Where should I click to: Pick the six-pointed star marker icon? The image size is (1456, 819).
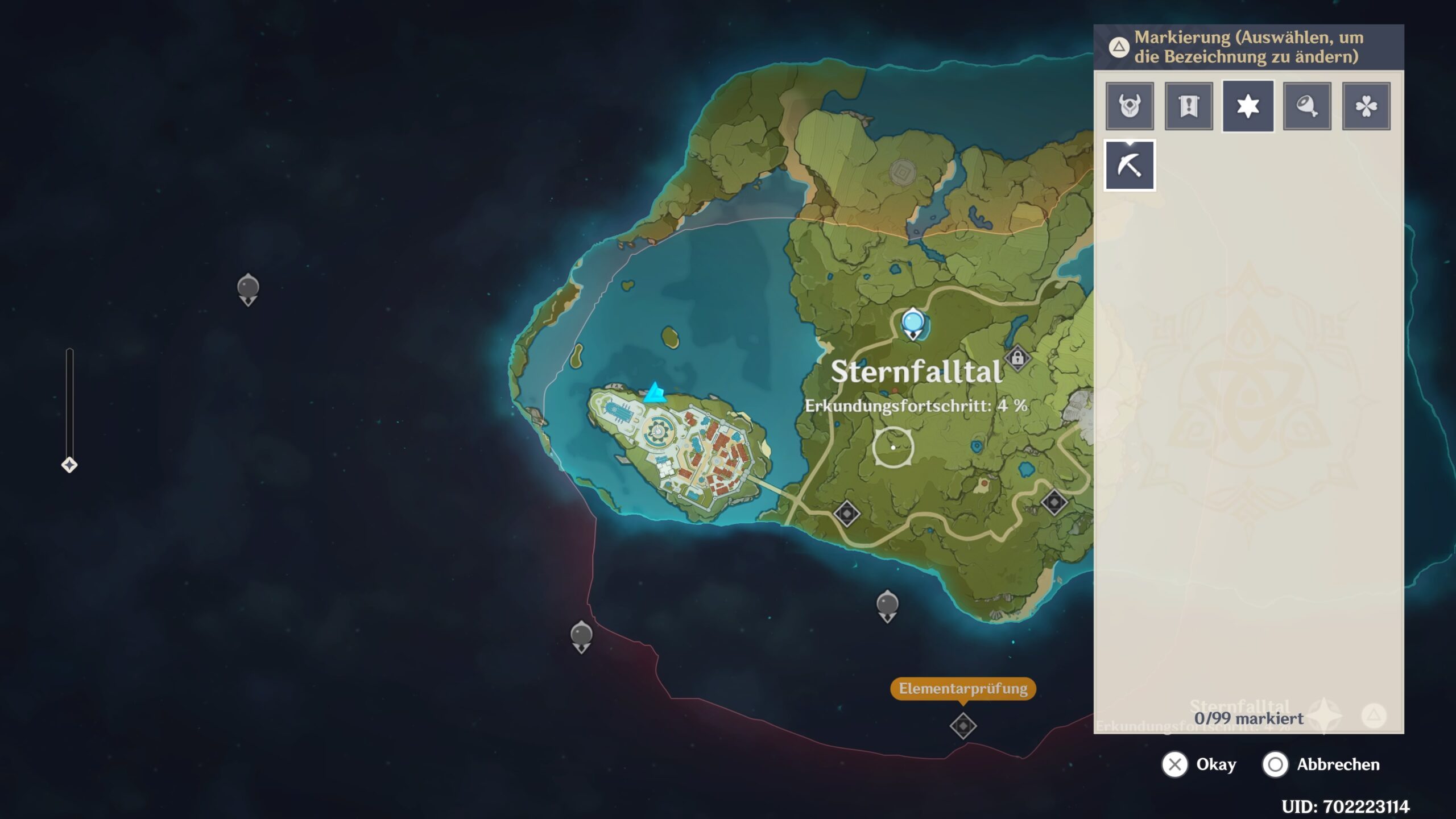1248,106
